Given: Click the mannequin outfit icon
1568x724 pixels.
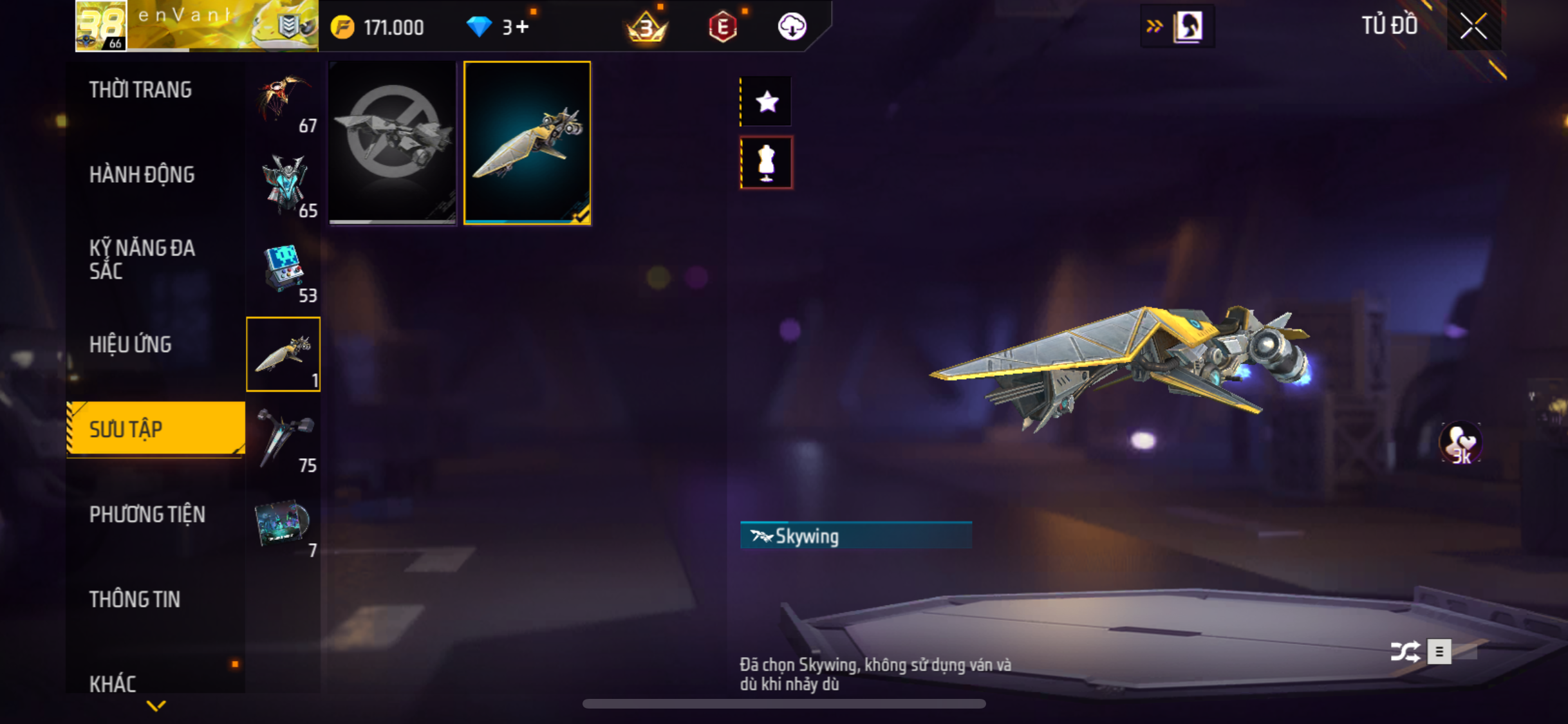Looking at the screenshot, I should pyautogui.click(x=766, y=163).
